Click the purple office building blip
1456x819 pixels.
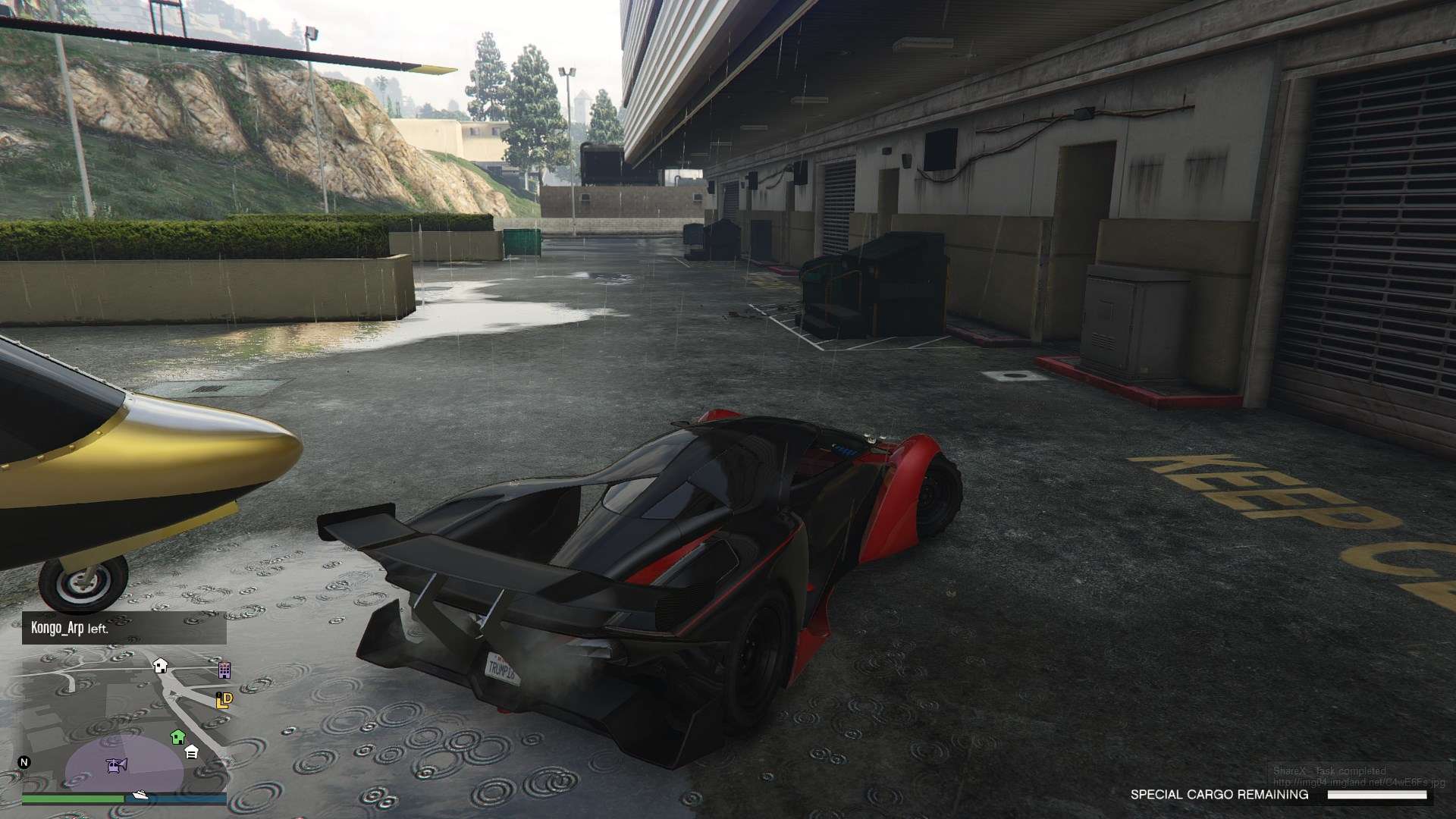pyautogui.click(x=224, y=670)
